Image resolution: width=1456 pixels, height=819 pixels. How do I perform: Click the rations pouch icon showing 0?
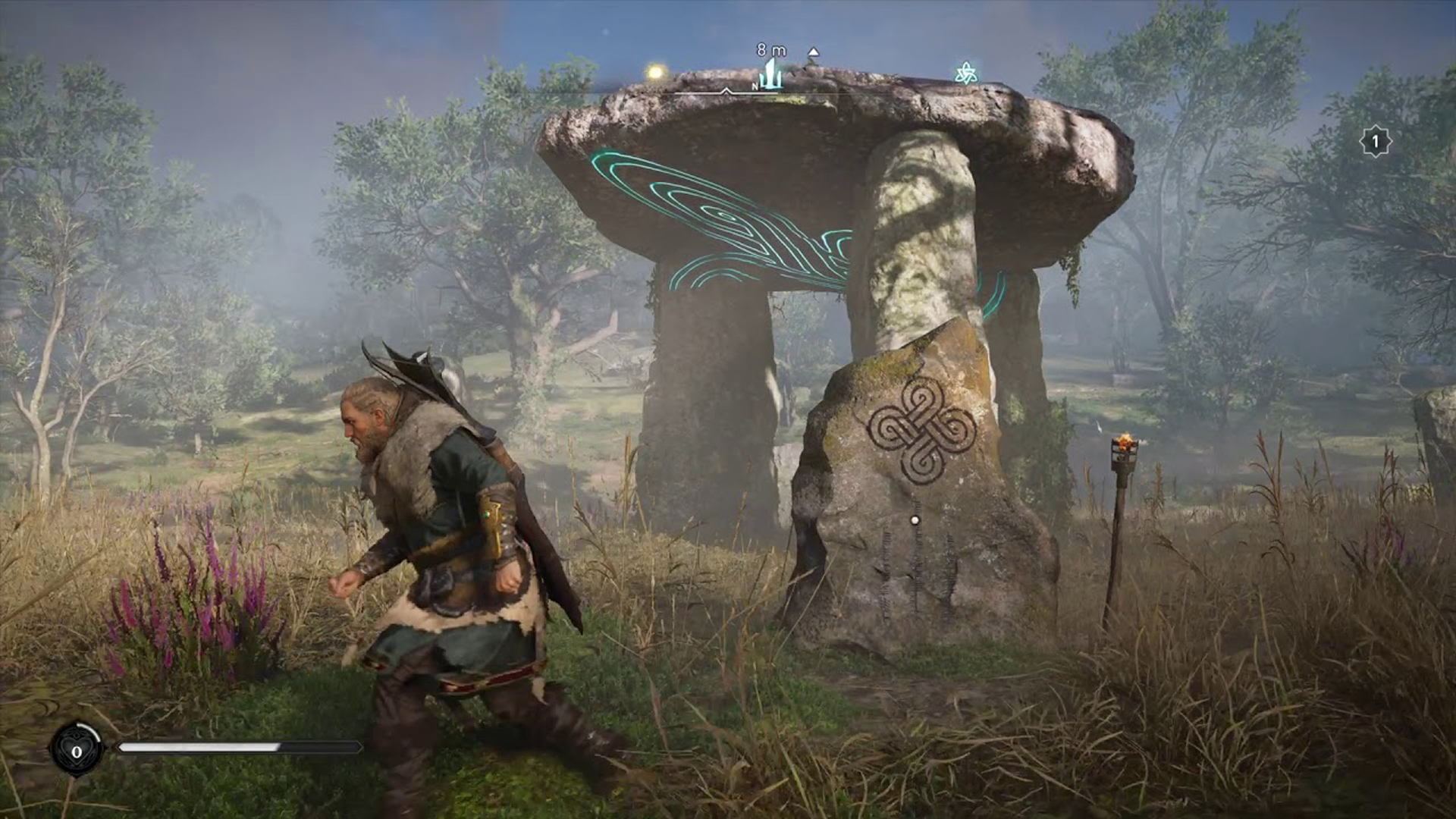(x=77, y=751)
